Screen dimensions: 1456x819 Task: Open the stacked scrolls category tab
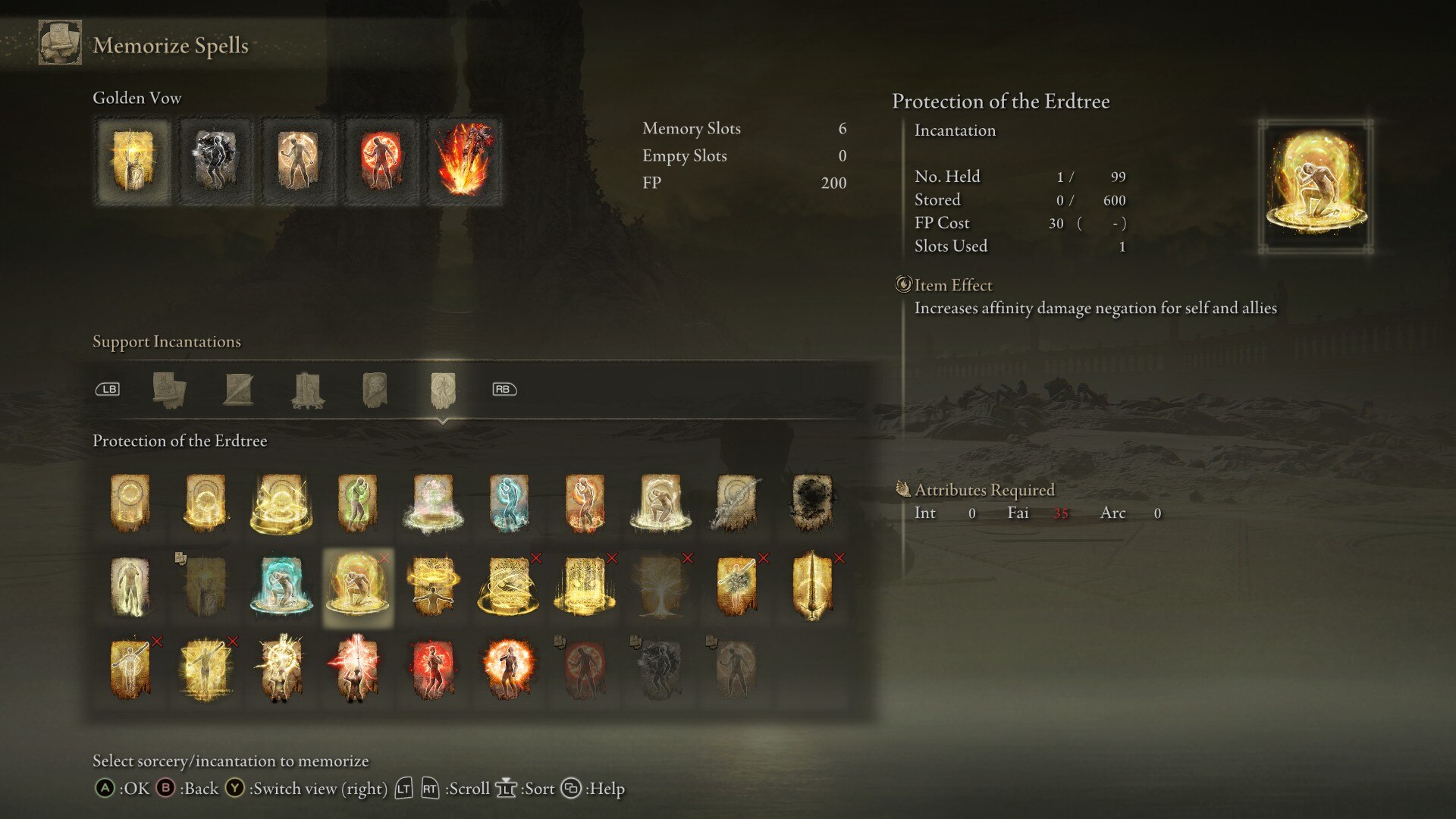click(168, 390)
